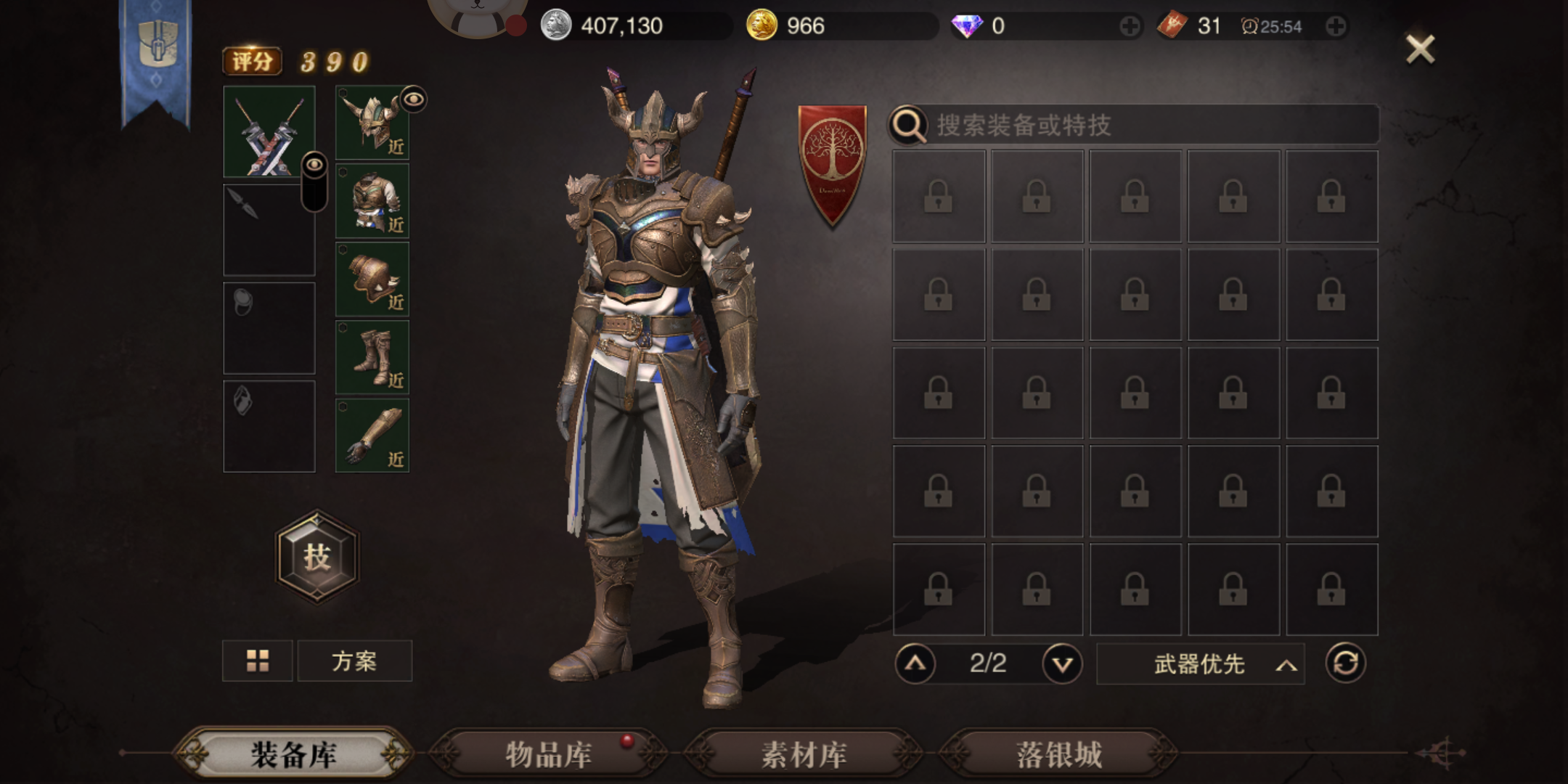
Task: Open the 方案 loadout button
Action: (354, 661)
